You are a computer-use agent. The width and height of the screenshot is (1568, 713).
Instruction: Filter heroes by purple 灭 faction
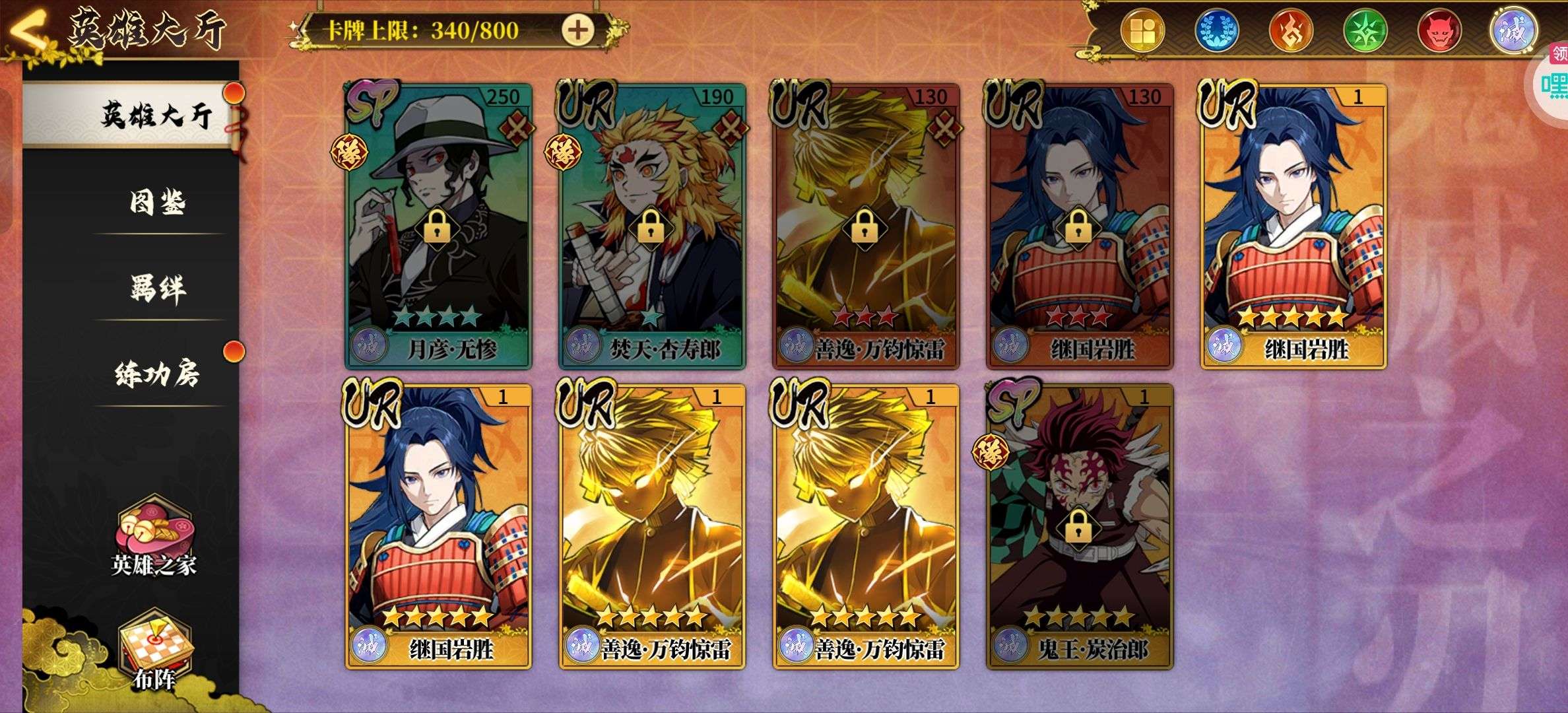tap(1514, 31)
